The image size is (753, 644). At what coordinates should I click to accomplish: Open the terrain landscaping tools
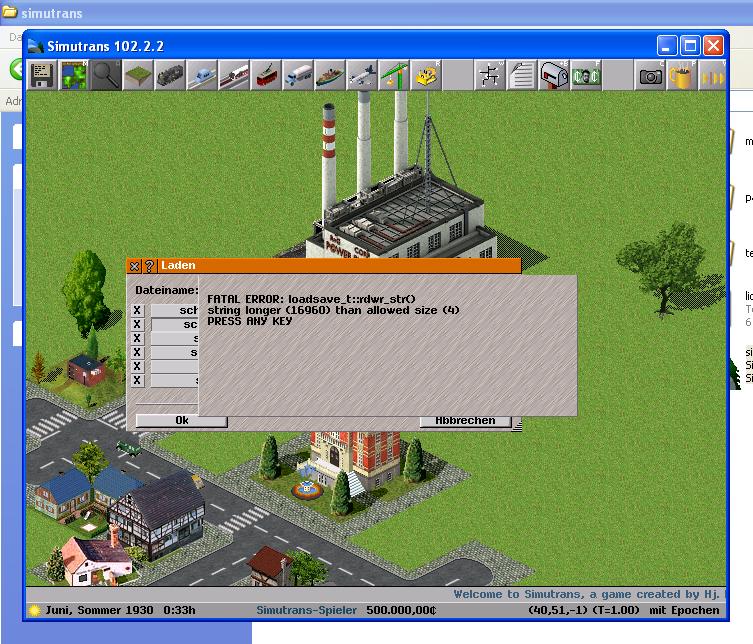pos(138,76)
